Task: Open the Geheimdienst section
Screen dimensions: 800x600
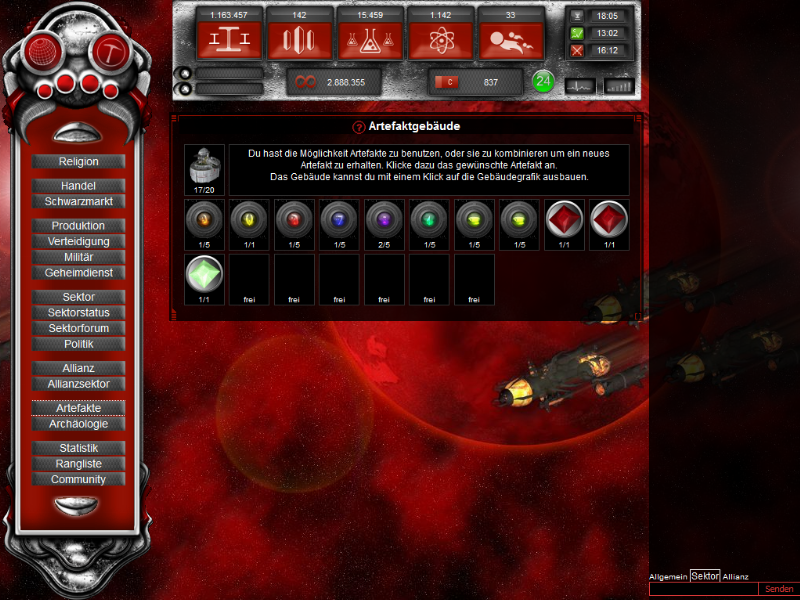Action: 79,272
